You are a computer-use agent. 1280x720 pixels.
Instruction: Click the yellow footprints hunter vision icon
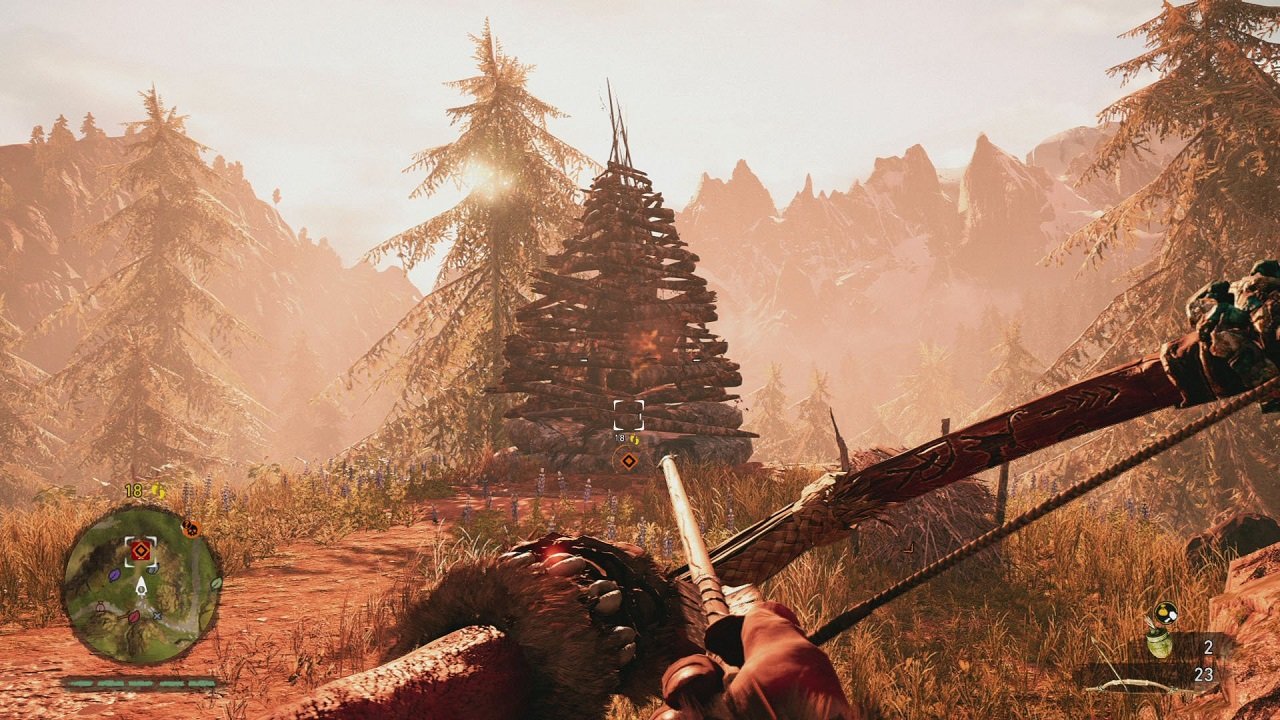(158, 491)
